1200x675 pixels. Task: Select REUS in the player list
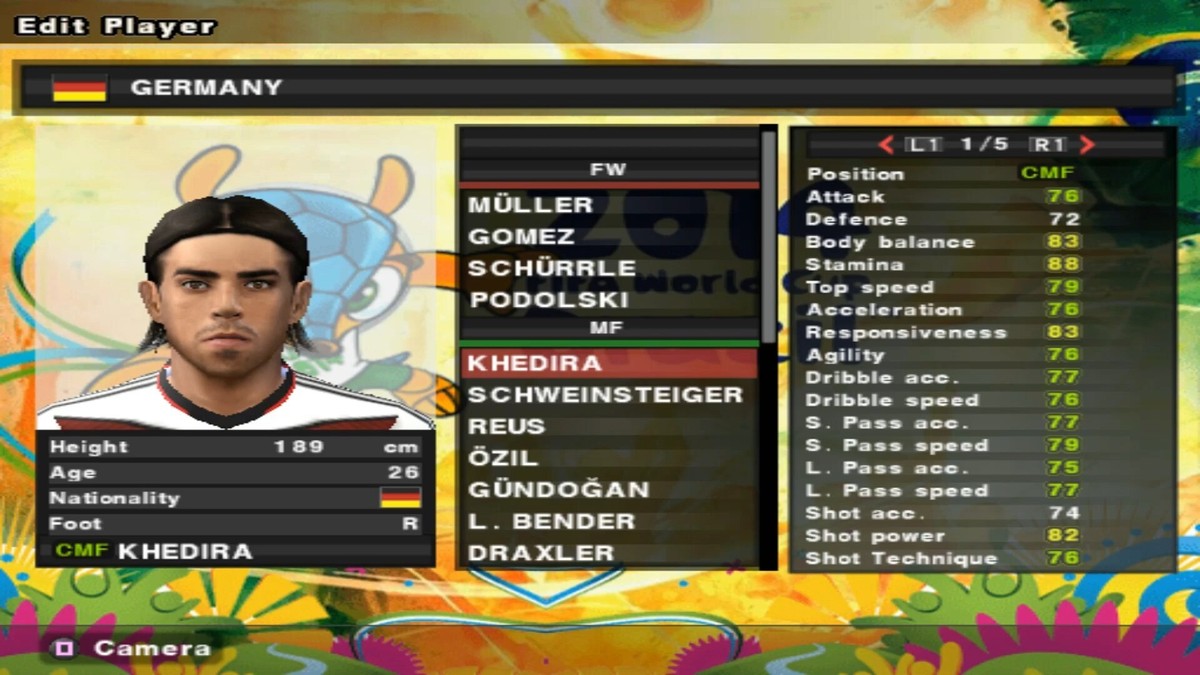[x=507, y=427]
